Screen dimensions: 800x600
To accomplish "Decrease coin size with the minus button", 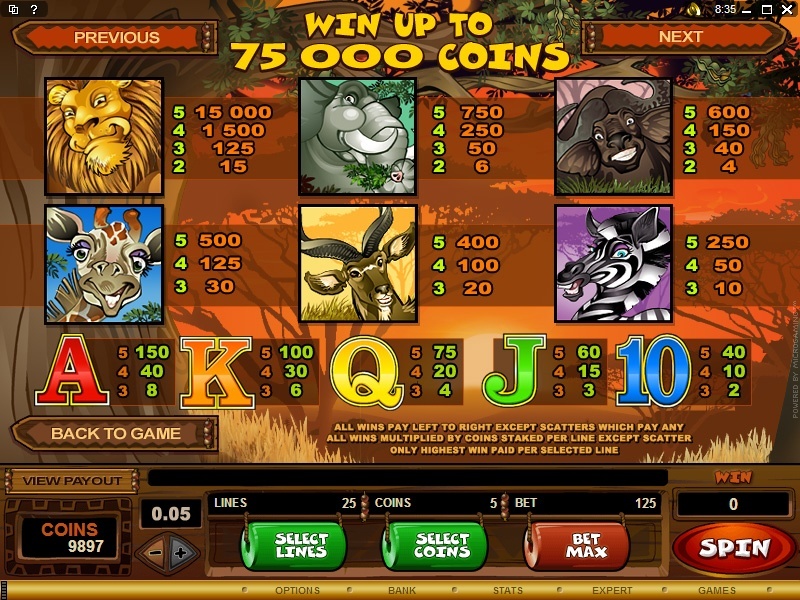I will 155,552.
